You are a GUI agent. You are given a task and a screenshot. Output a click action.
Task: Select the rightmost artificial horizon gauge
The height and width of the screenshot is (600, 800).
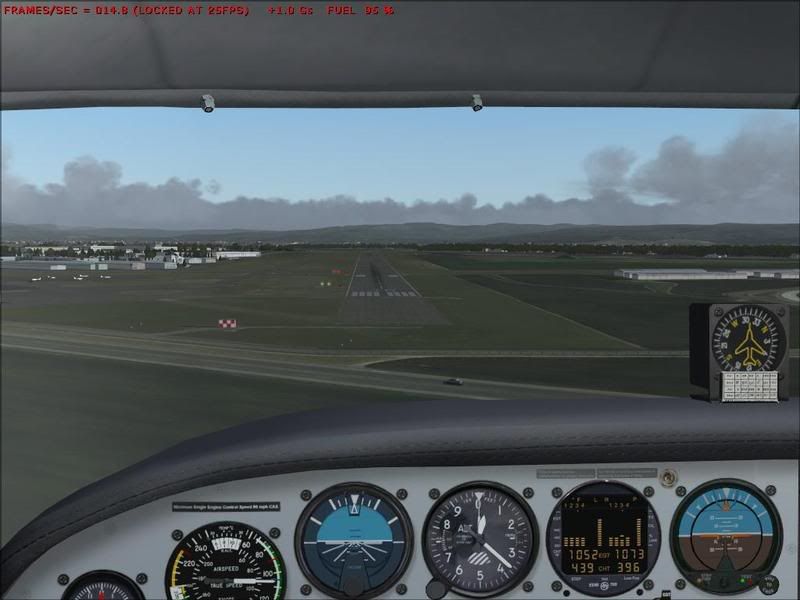pos(725,535)
